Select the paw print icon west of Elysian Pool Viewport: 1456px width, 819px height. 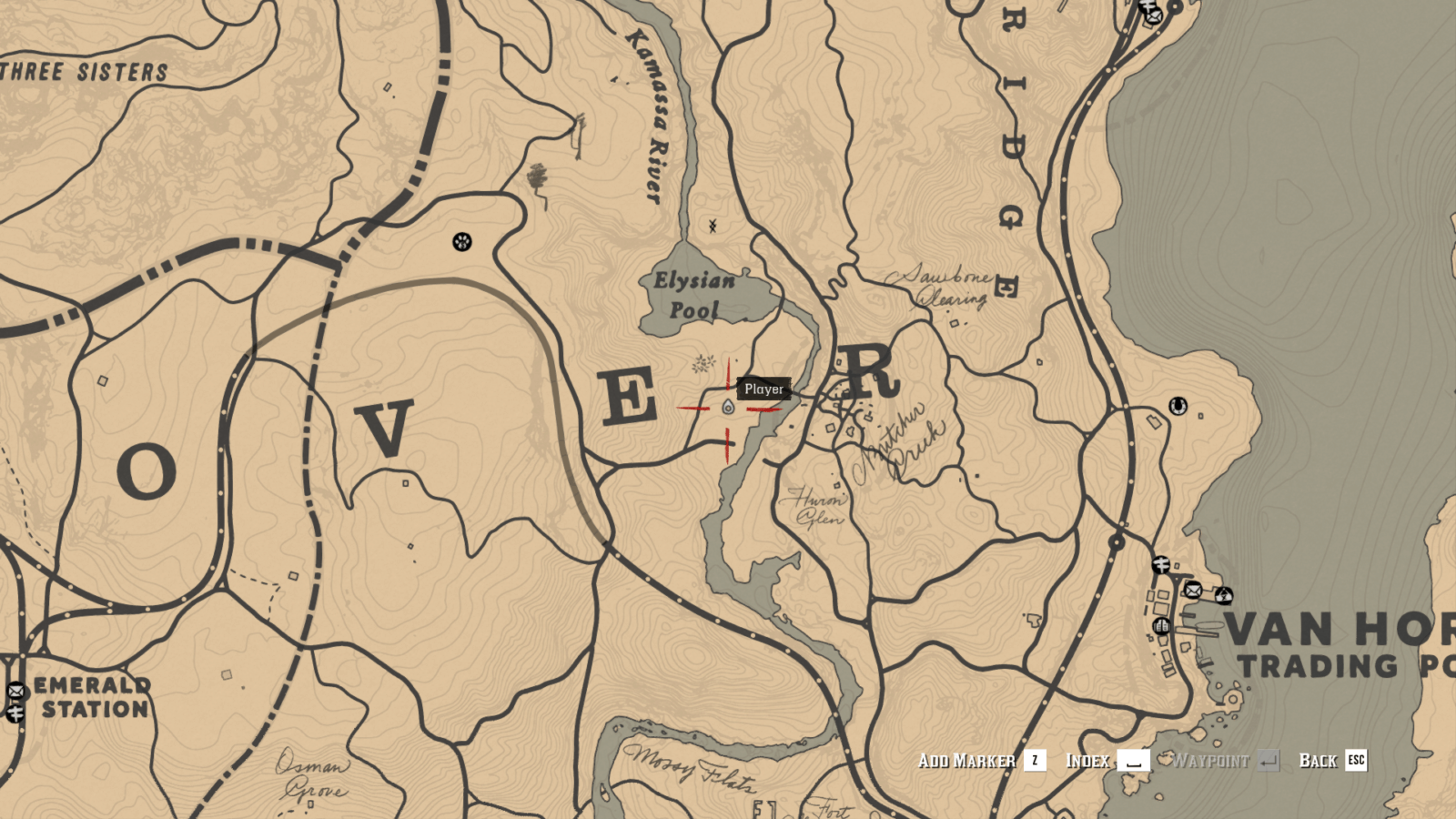pos(464,242)
